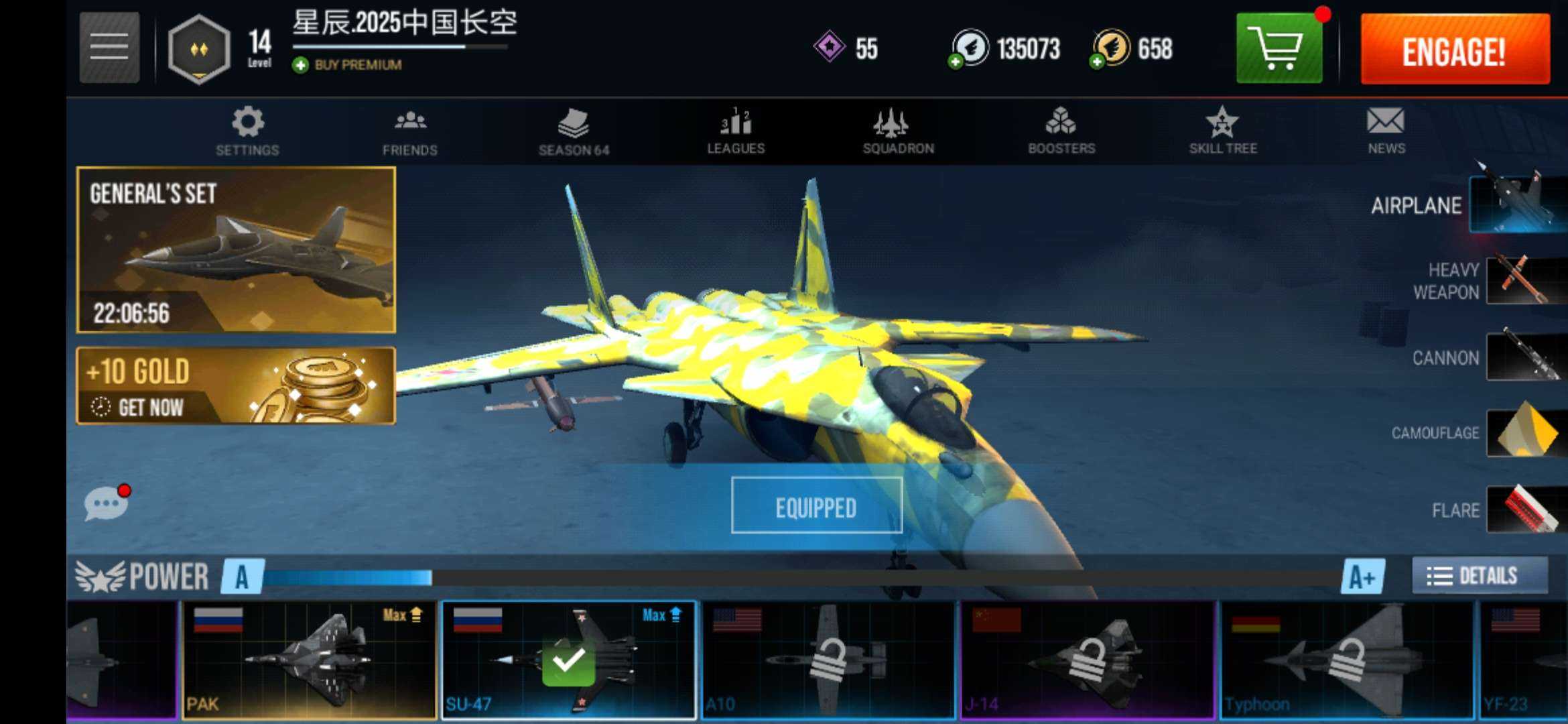Read the News mailbox
Screen dimensions: 1568x724
tap(1386, 131)
